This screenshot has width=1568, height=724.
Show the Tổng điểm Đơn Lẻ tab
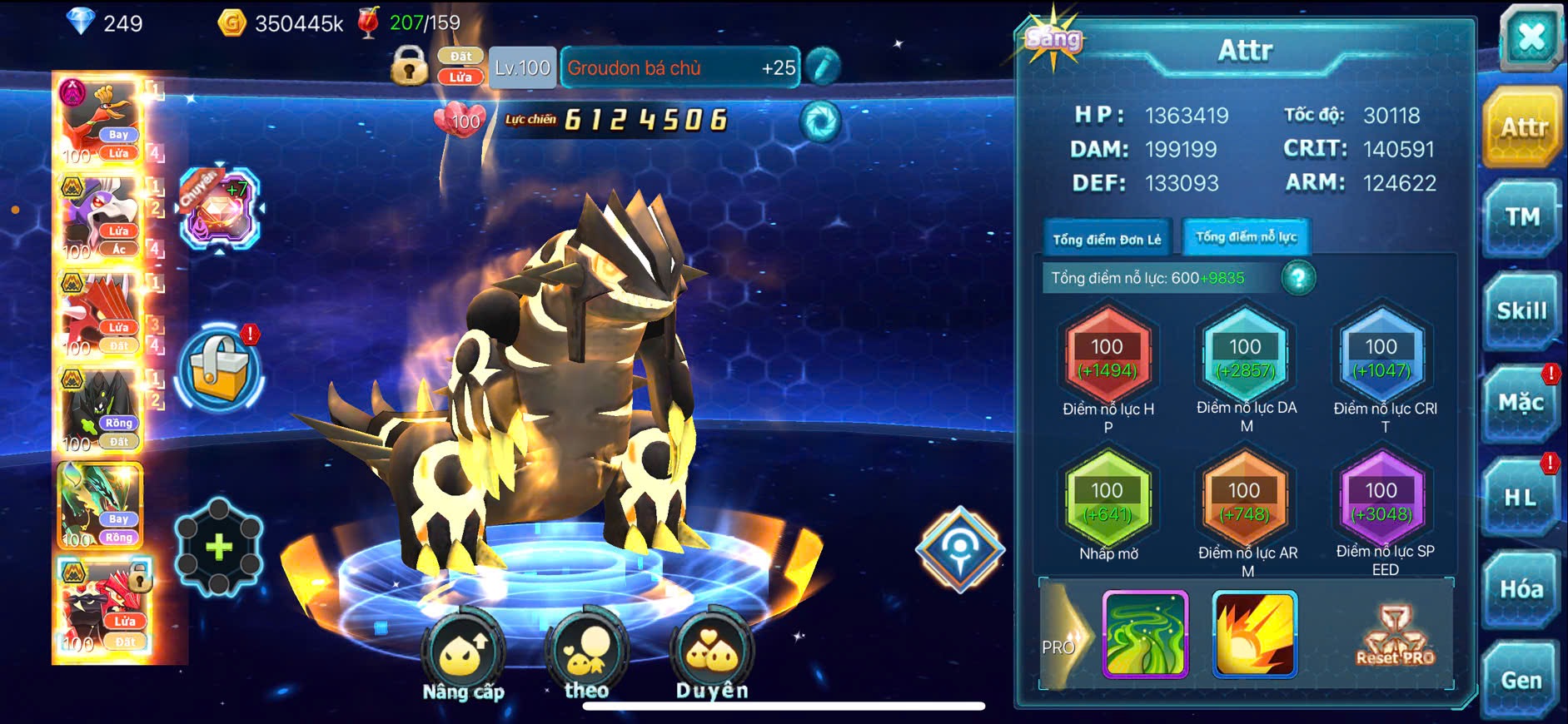coord(1107,240)
